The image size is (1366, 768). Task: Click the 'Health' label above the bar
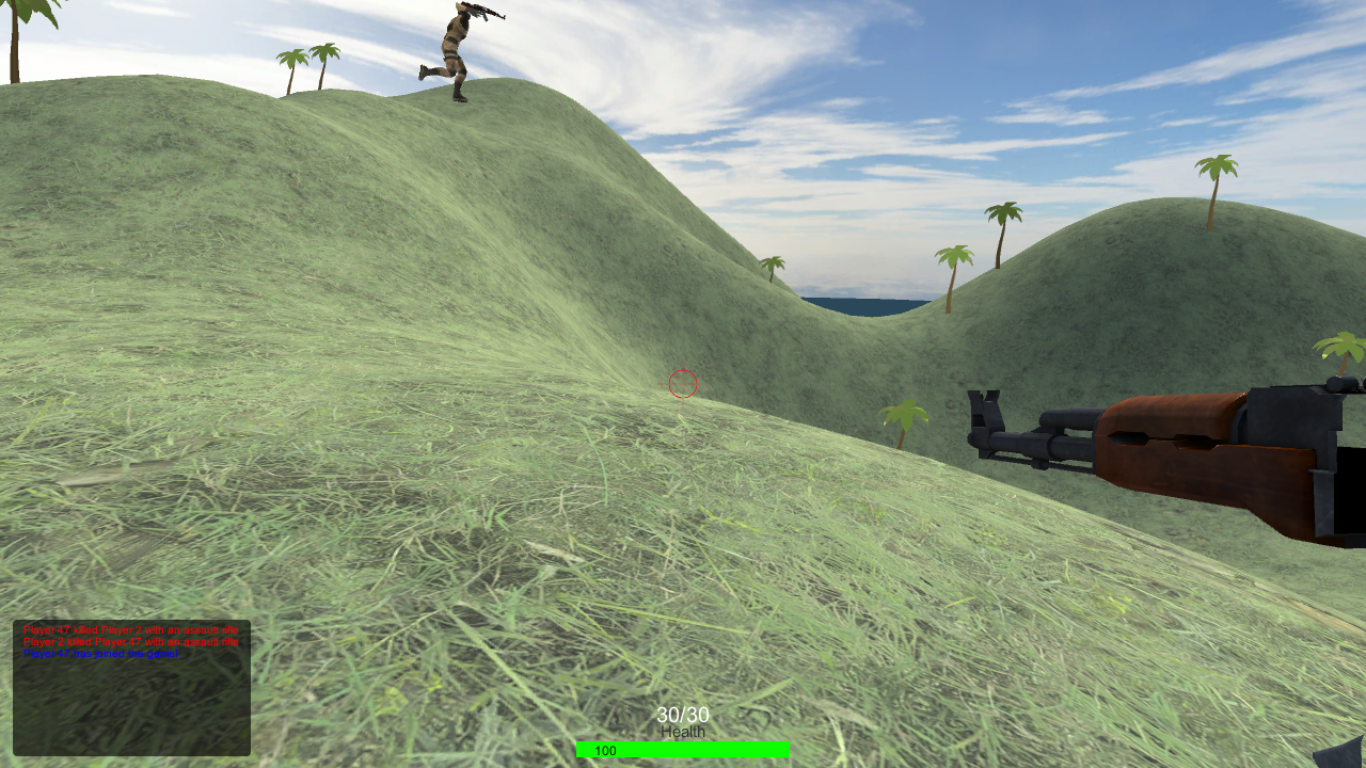pyautogui.click(x=683, y=731)
